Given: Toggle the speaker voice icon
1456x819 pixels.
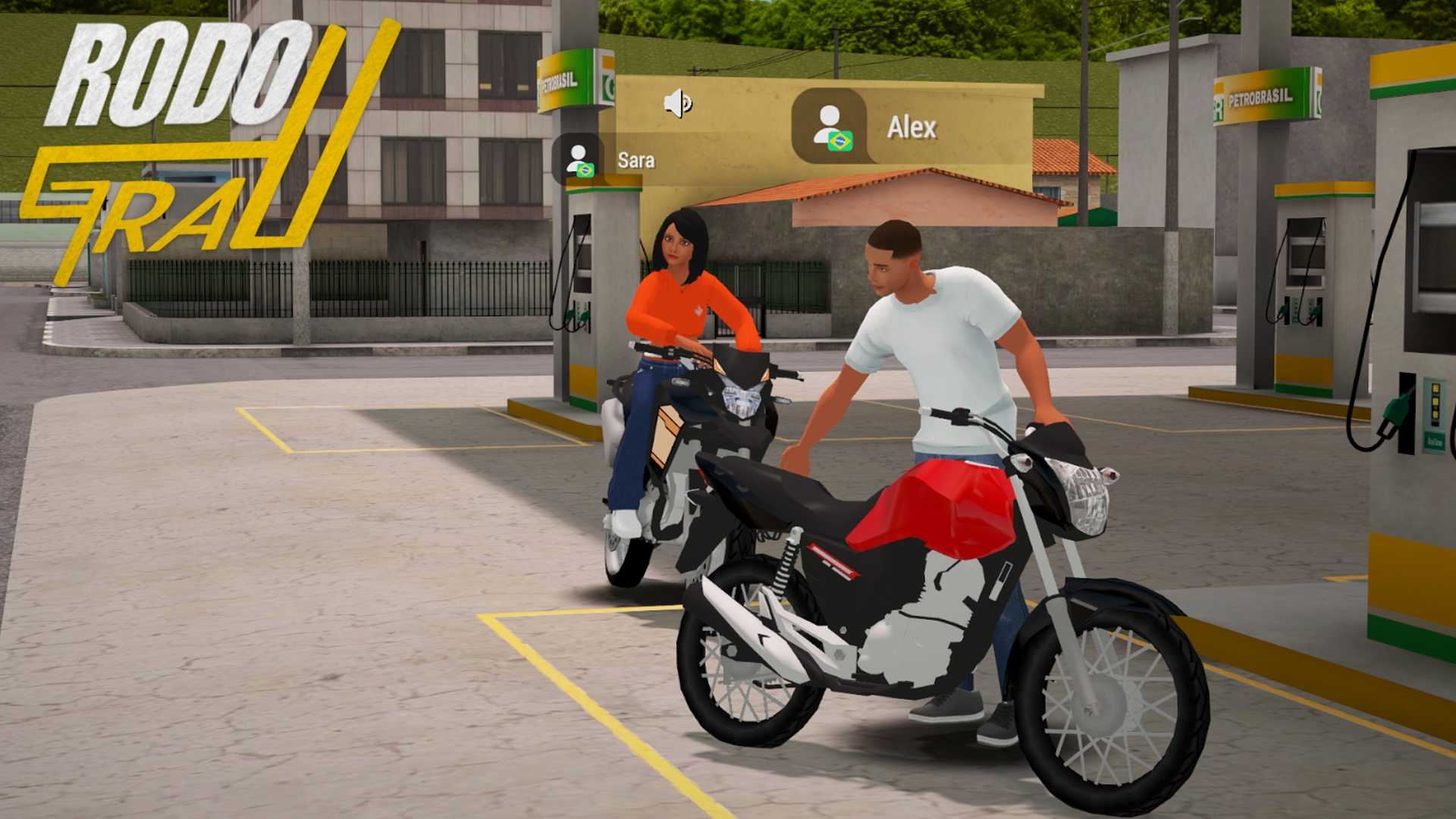Looking at the screenshot, I should 677,103.
